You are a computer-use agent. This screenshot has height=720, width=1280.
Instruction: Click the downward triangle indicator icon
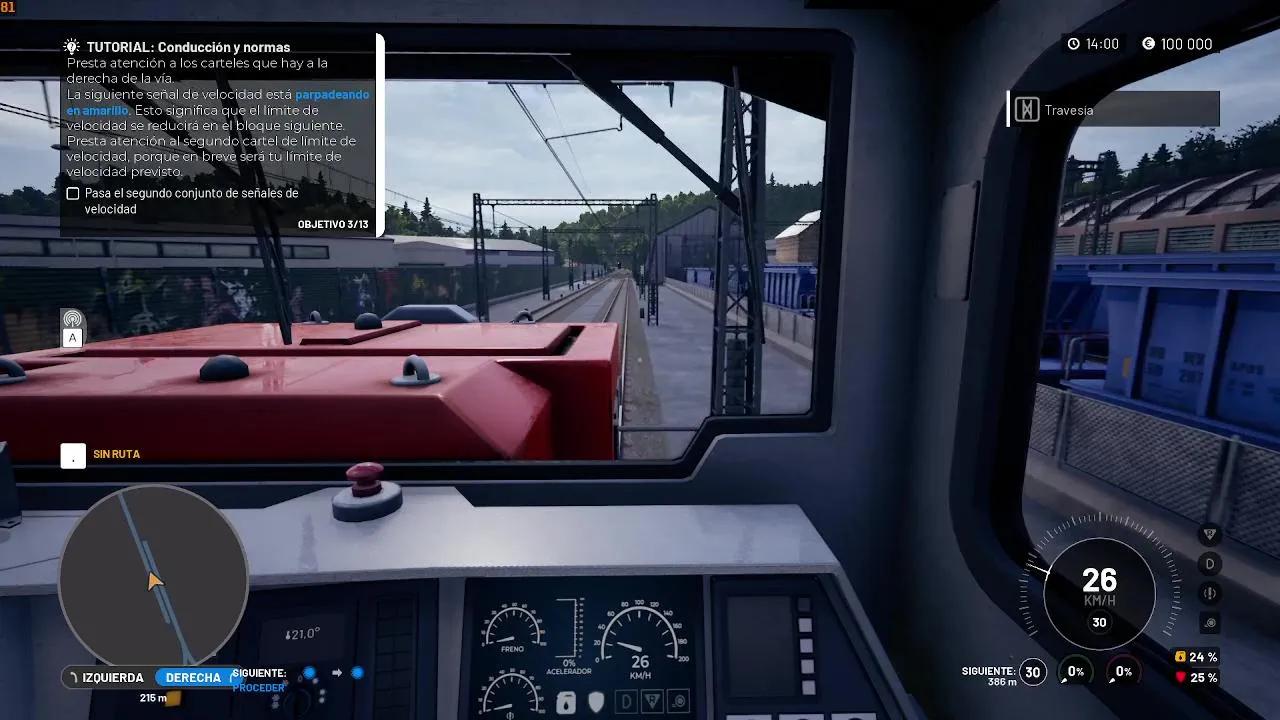(1210, 535)
